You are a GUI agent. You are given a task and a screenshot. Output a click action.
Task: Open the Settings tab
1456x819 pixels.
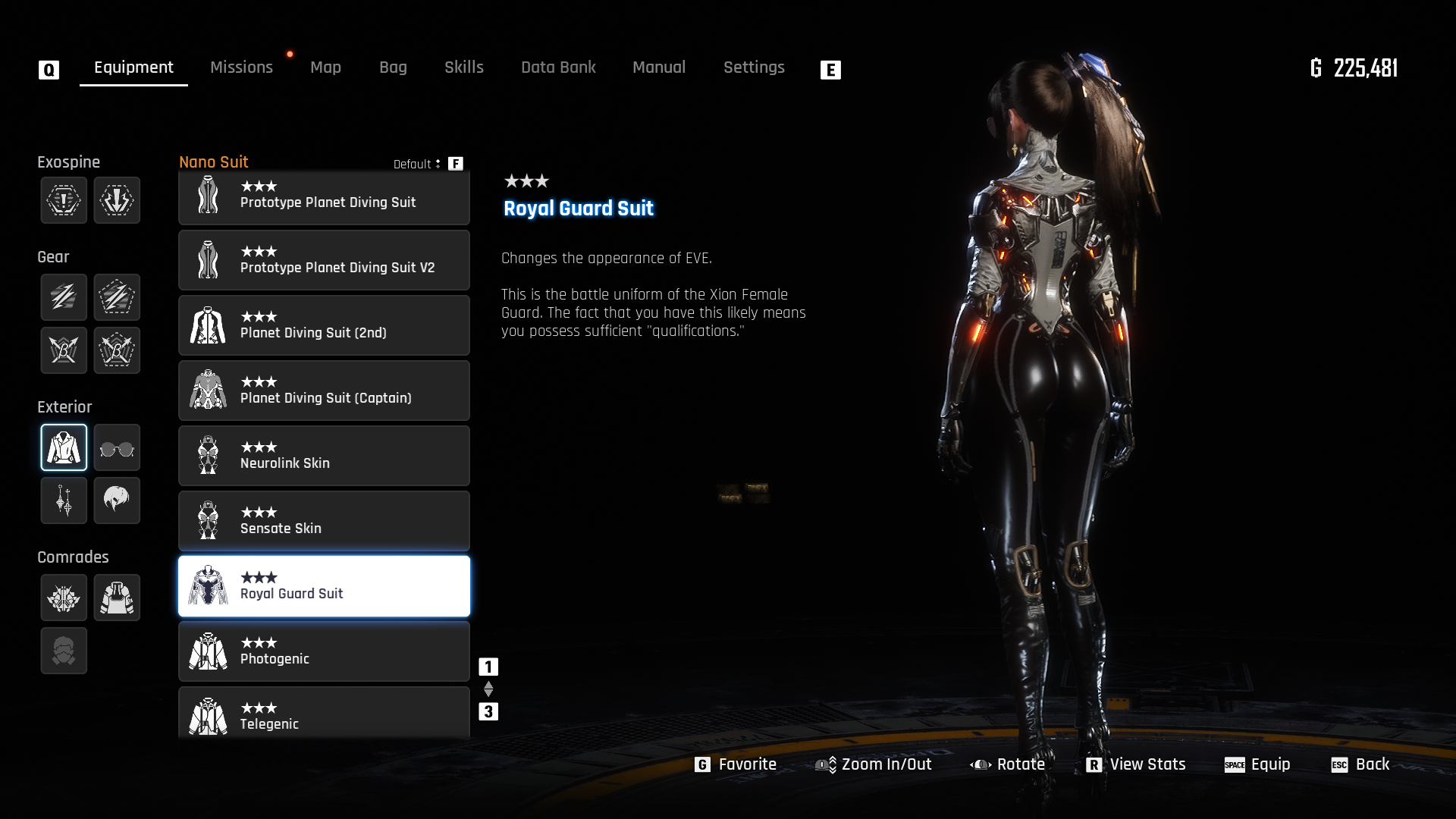click(753, 67)
